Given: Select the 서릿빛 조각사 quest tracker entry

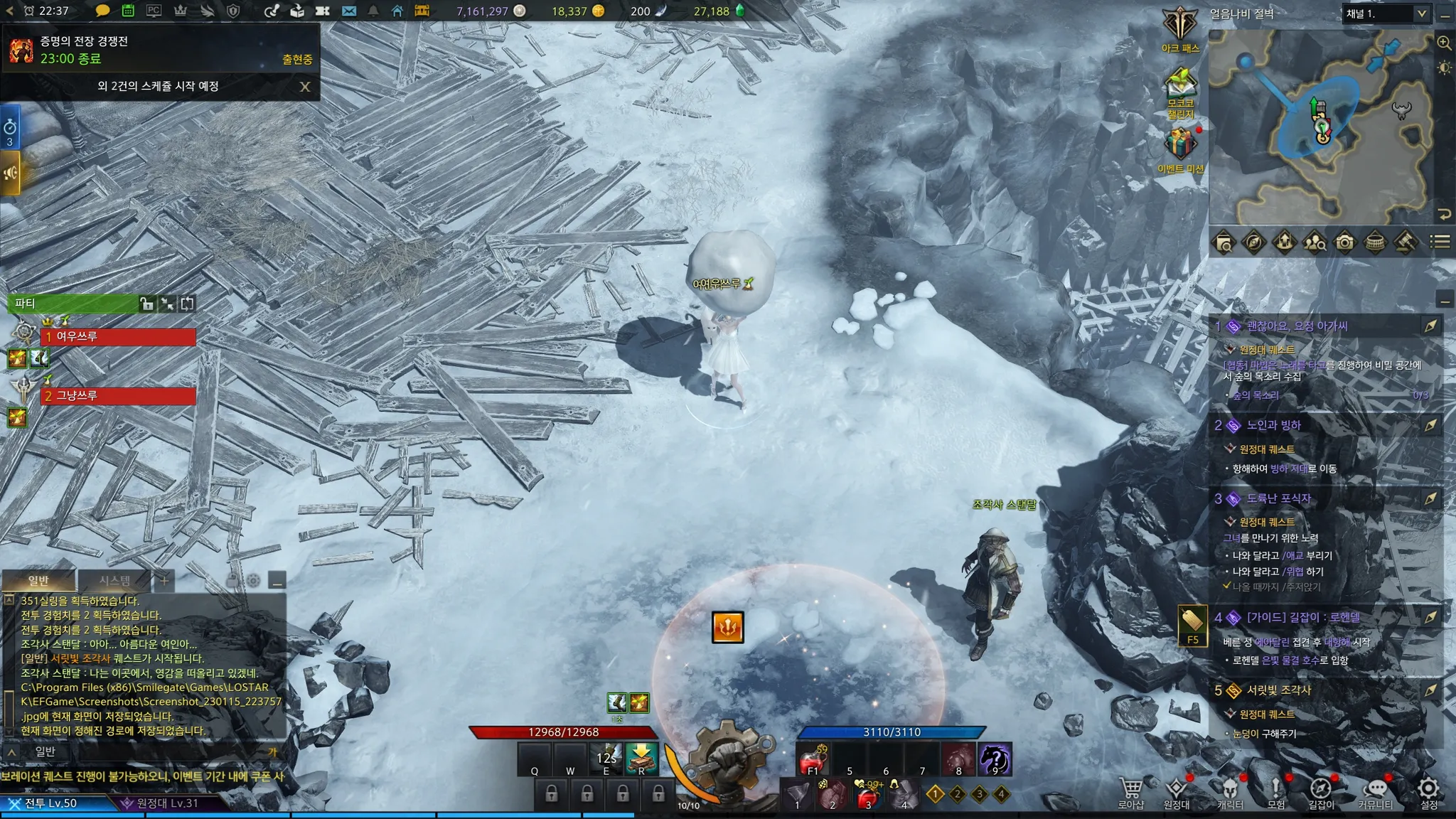Looking at the screenshot, I should 1278,690.
